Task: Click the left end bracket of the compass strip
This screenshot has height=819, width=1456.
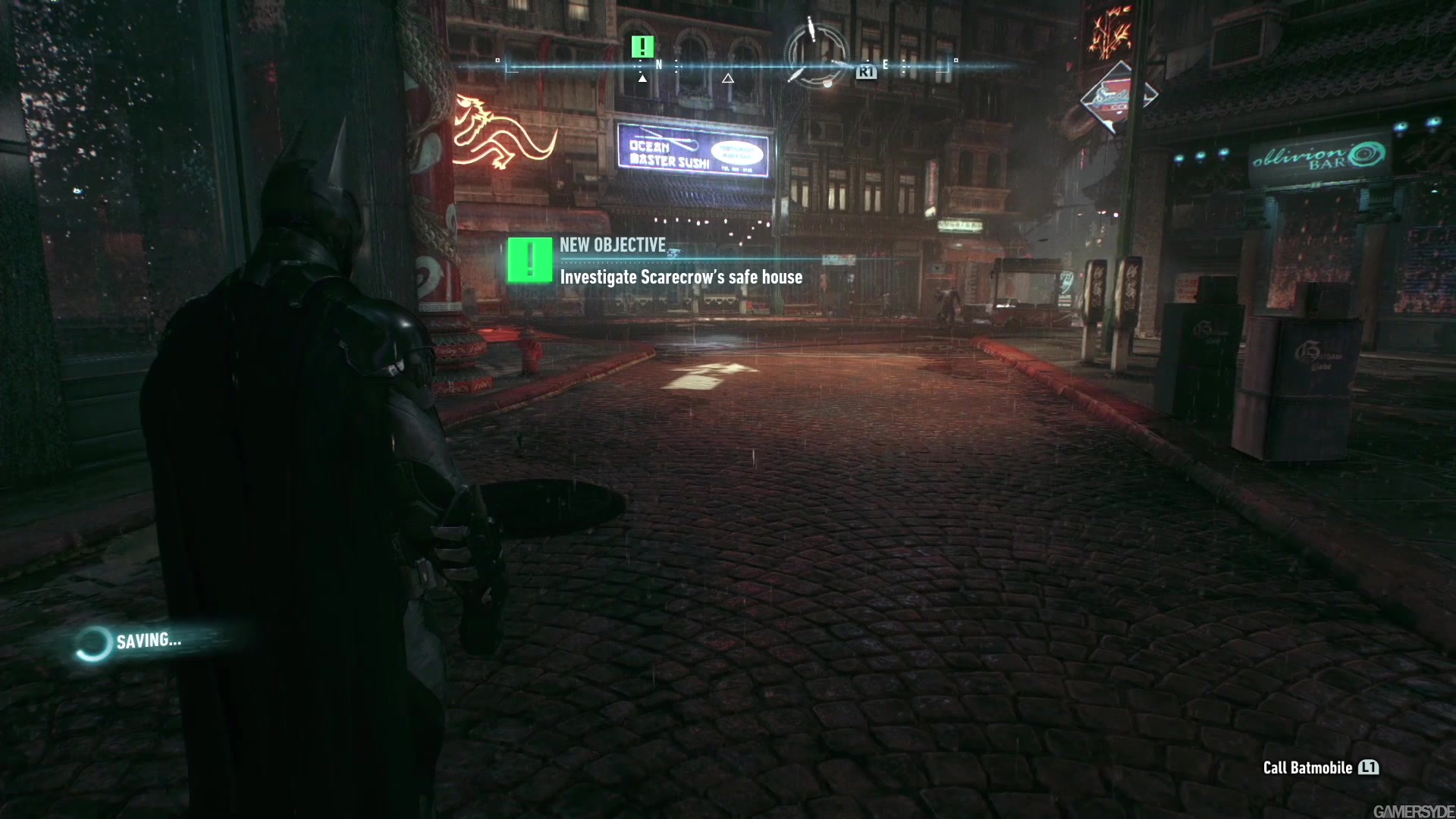Action: click(x=500, y=64)
